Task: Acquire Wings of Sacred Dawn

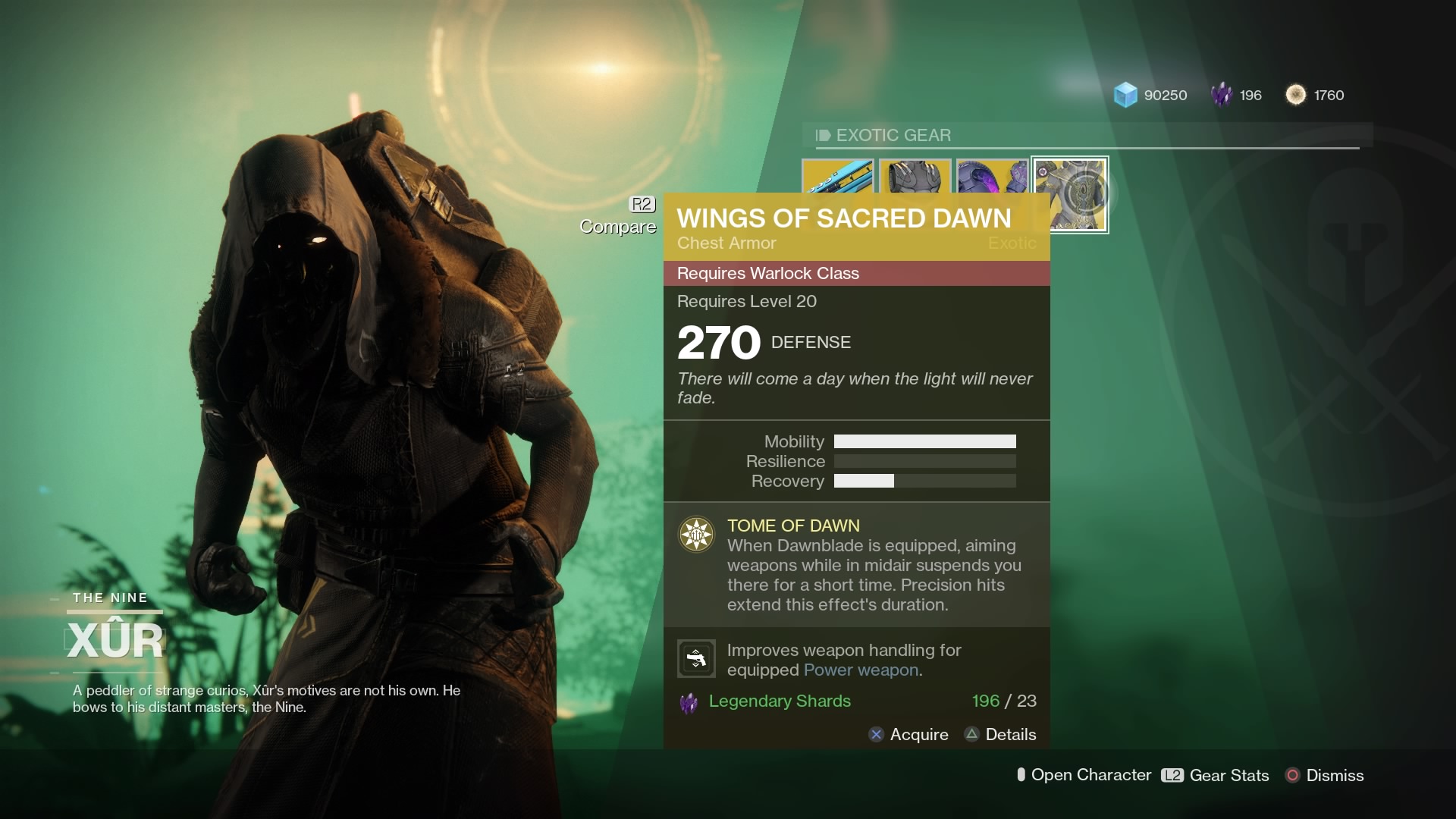Action: point(909,734)
